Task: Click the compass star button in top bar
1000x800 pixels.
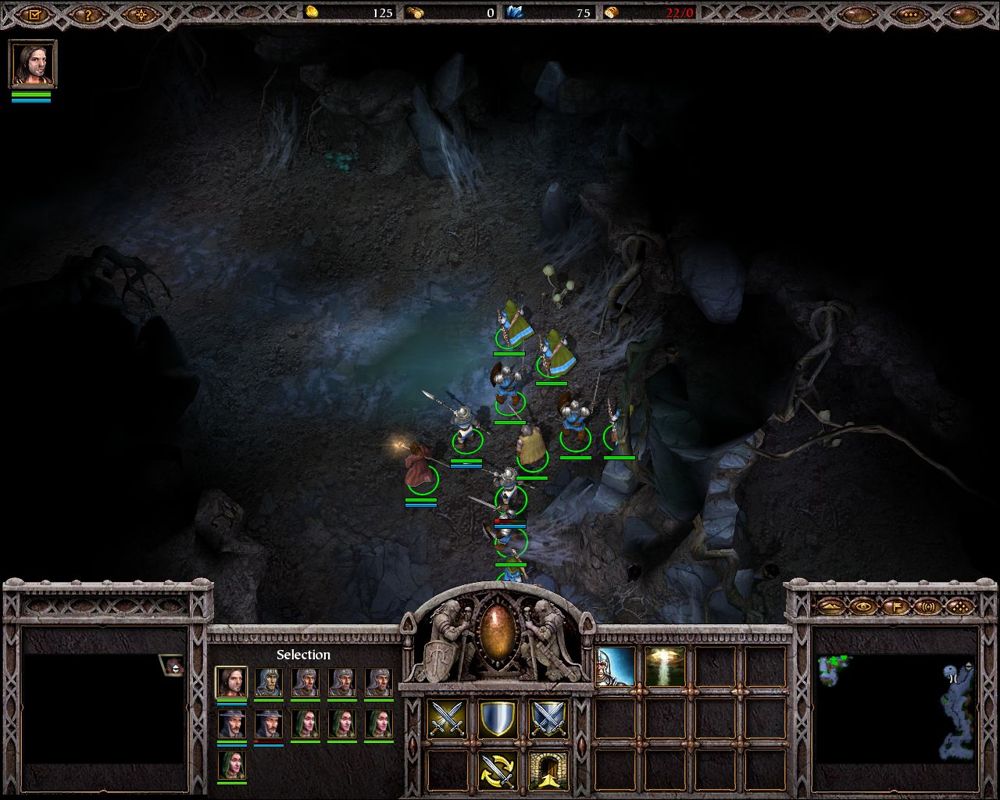Action: click(143, 14)
